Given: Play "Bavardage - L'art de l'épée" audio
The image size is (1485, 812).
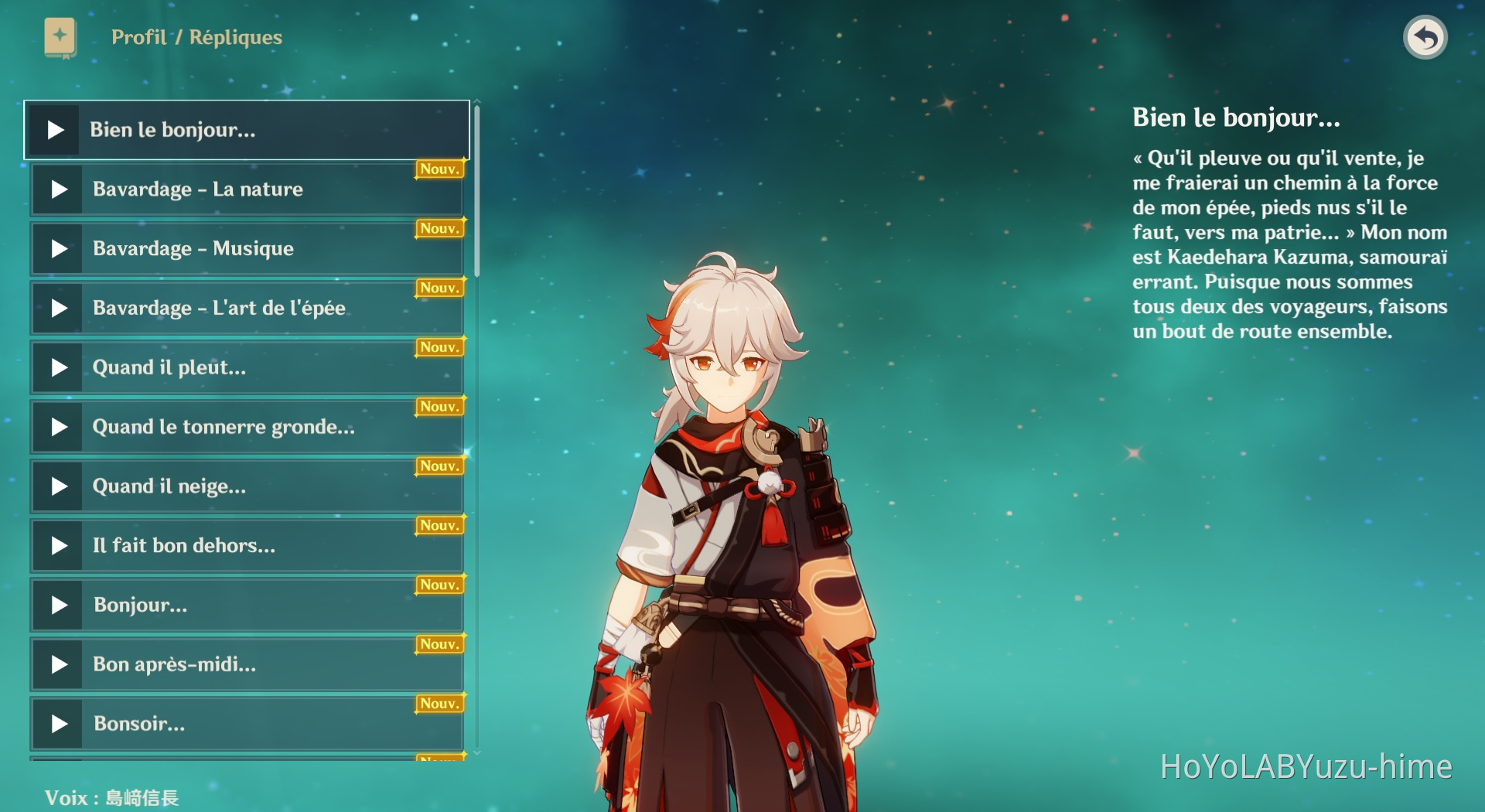Looking at the screenshot, I should coord(57,308).
